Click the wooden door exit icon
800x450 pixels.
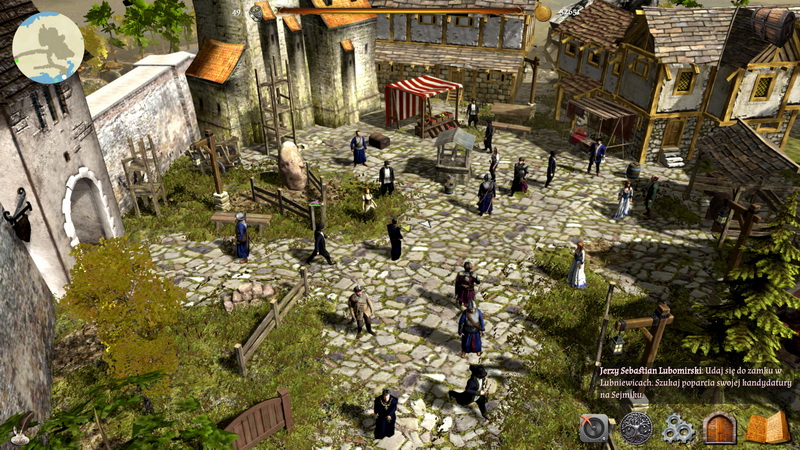click(x=720, y=428)
